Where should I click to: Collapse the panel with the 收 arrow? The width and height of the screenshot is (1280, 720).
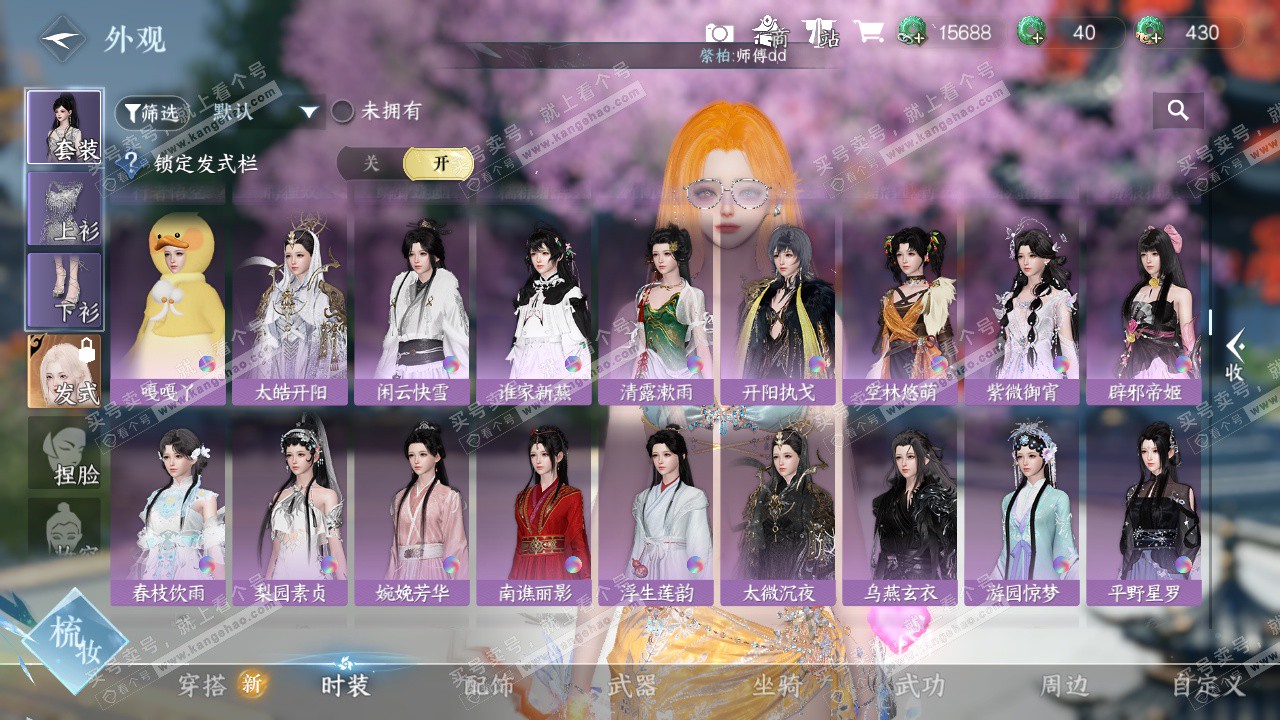(1236, 355)
